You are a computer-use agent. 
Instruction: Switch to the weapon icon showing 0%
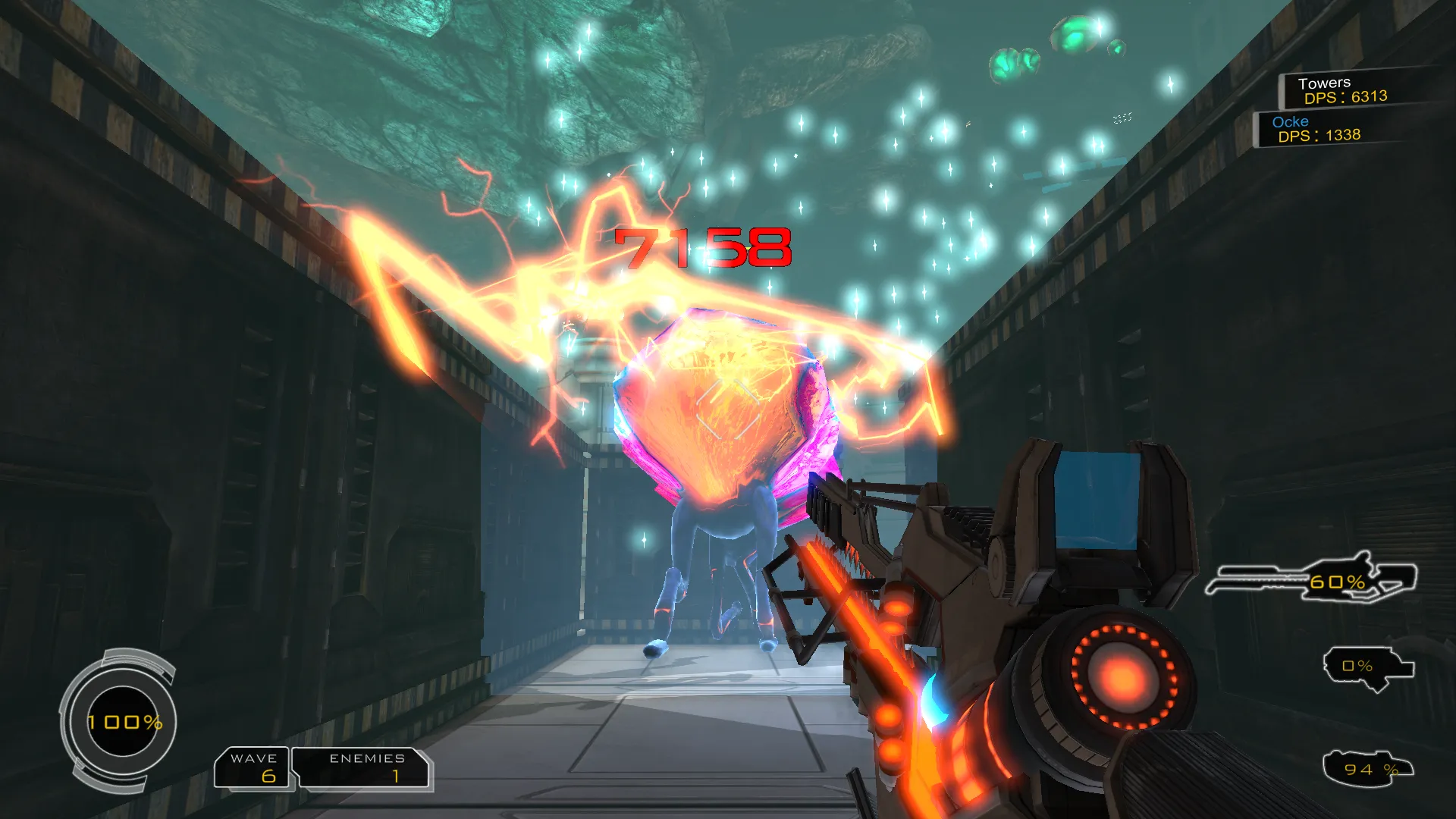(1367, 667)
